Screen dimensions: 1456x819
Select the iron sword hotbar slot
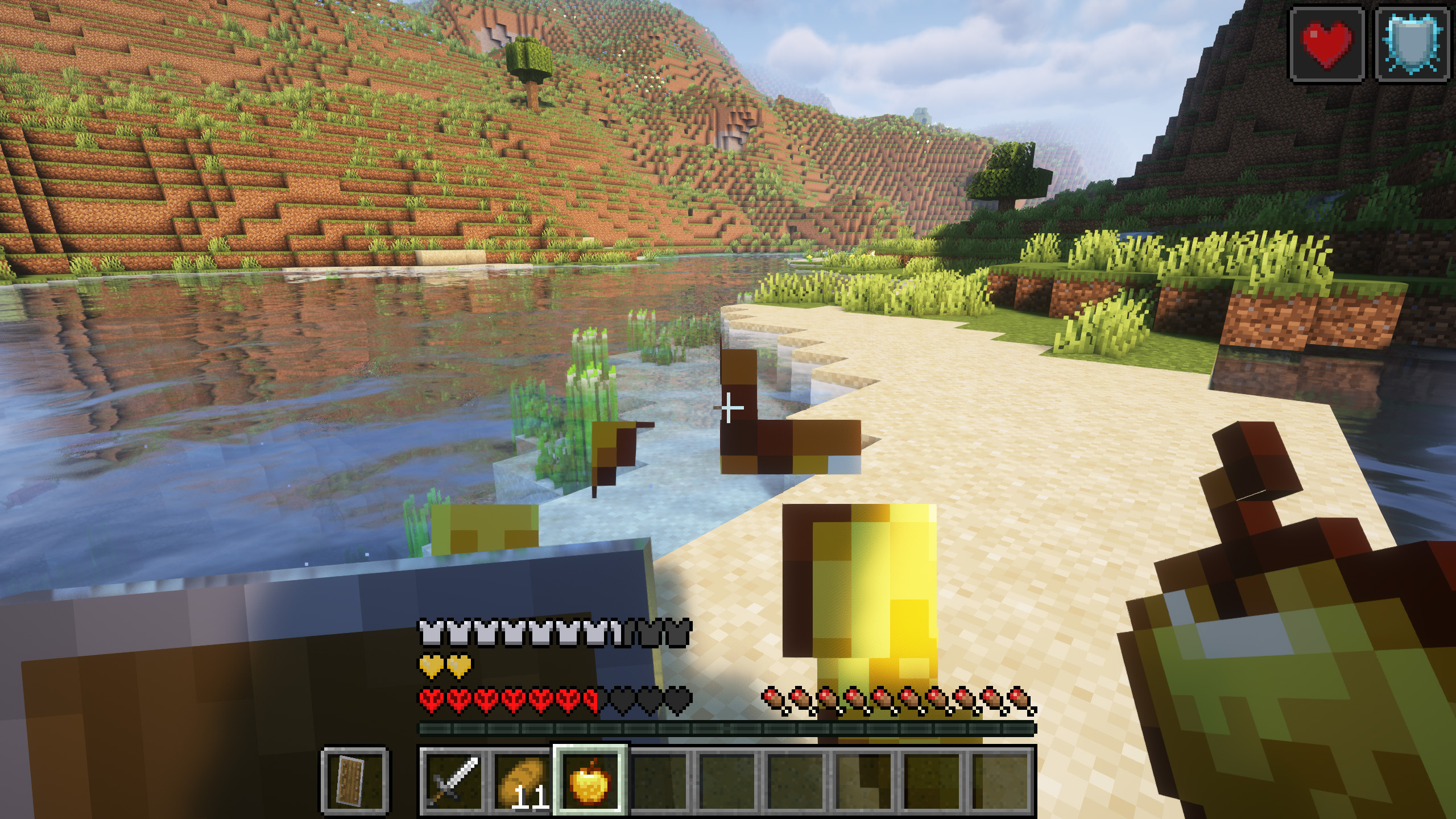(453, 780)
